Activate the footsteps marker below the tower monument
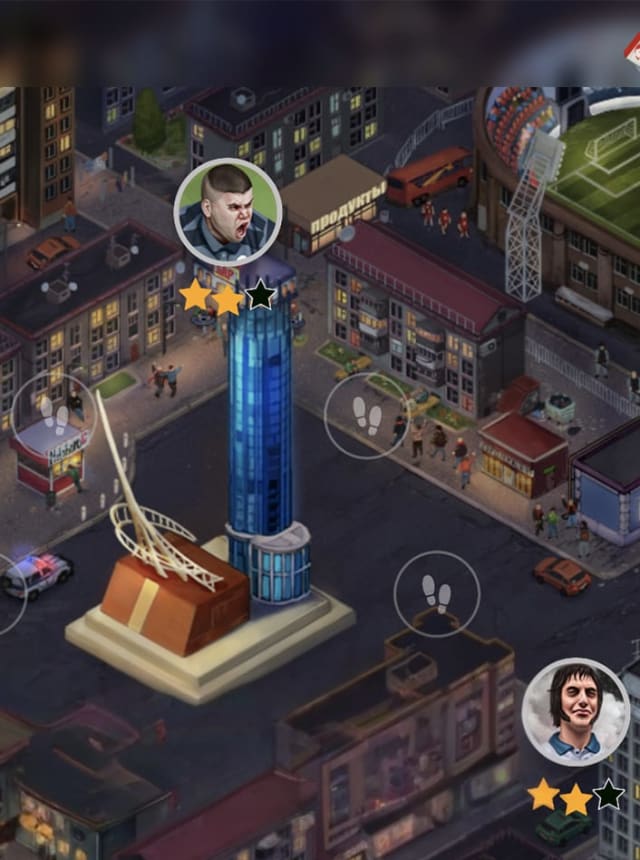Screen dimensions: 640x860 tap(437, 594)
